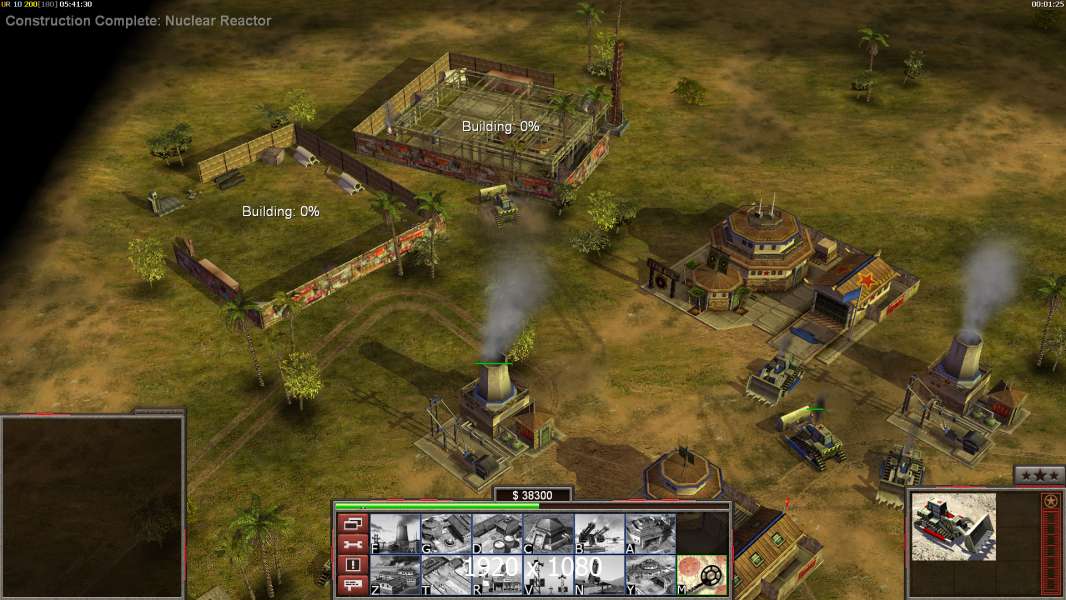1066x600 pixels.
Task: Click the minimap panel
Action: click(x=92, y=507)
